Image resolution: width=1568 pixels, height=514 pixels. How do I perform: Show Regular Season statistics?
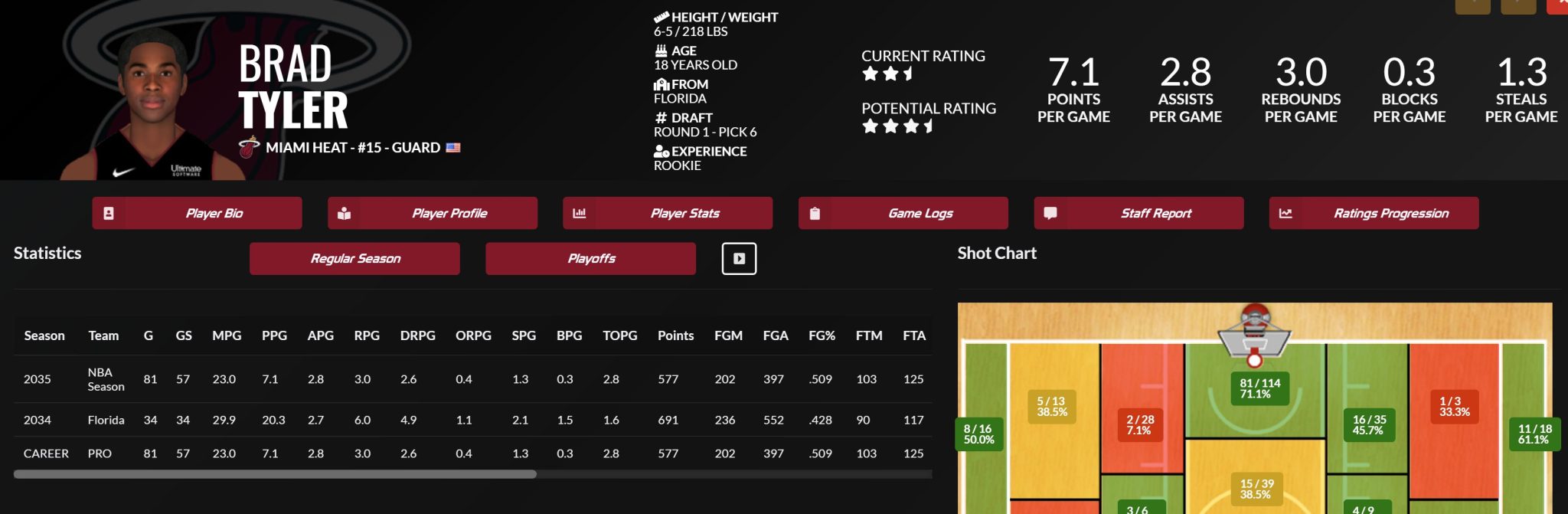click(x=354, y=259)
